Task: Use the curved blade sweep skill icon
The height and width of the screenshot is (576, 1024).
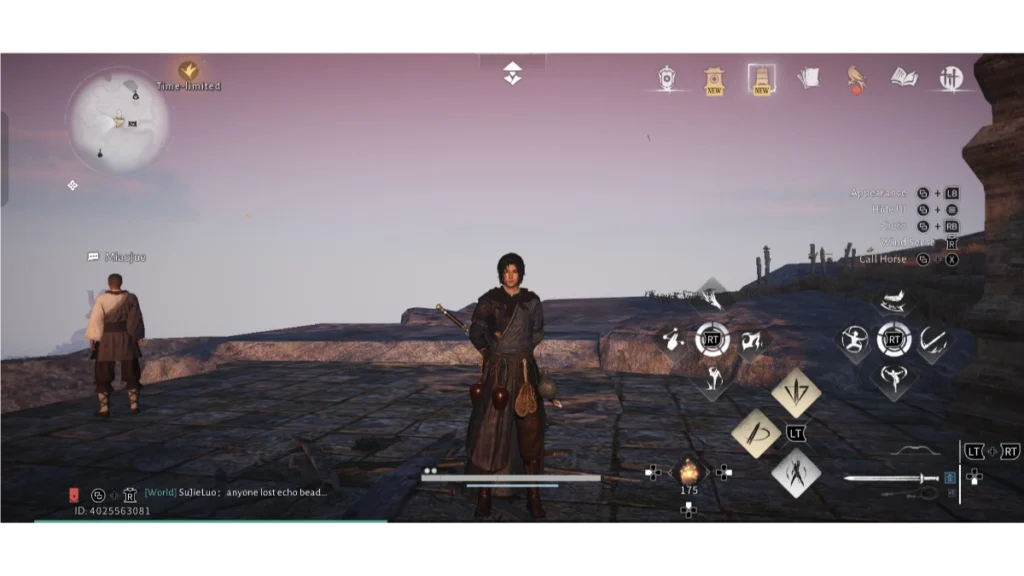Action: coord(932,340)
